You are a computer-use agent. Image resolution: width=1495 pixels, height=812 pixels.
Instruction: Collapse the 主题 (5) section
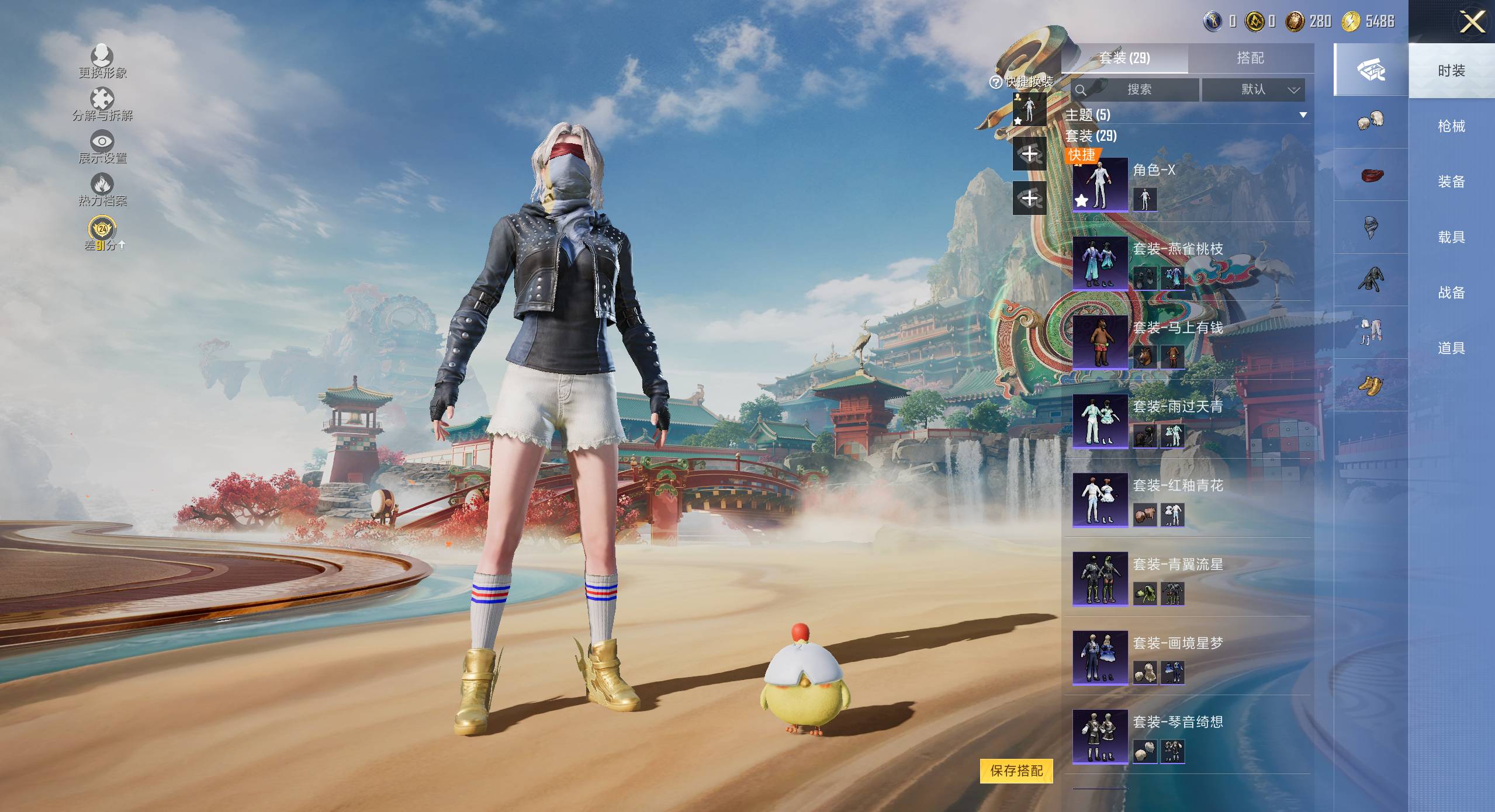(1303, 115)
